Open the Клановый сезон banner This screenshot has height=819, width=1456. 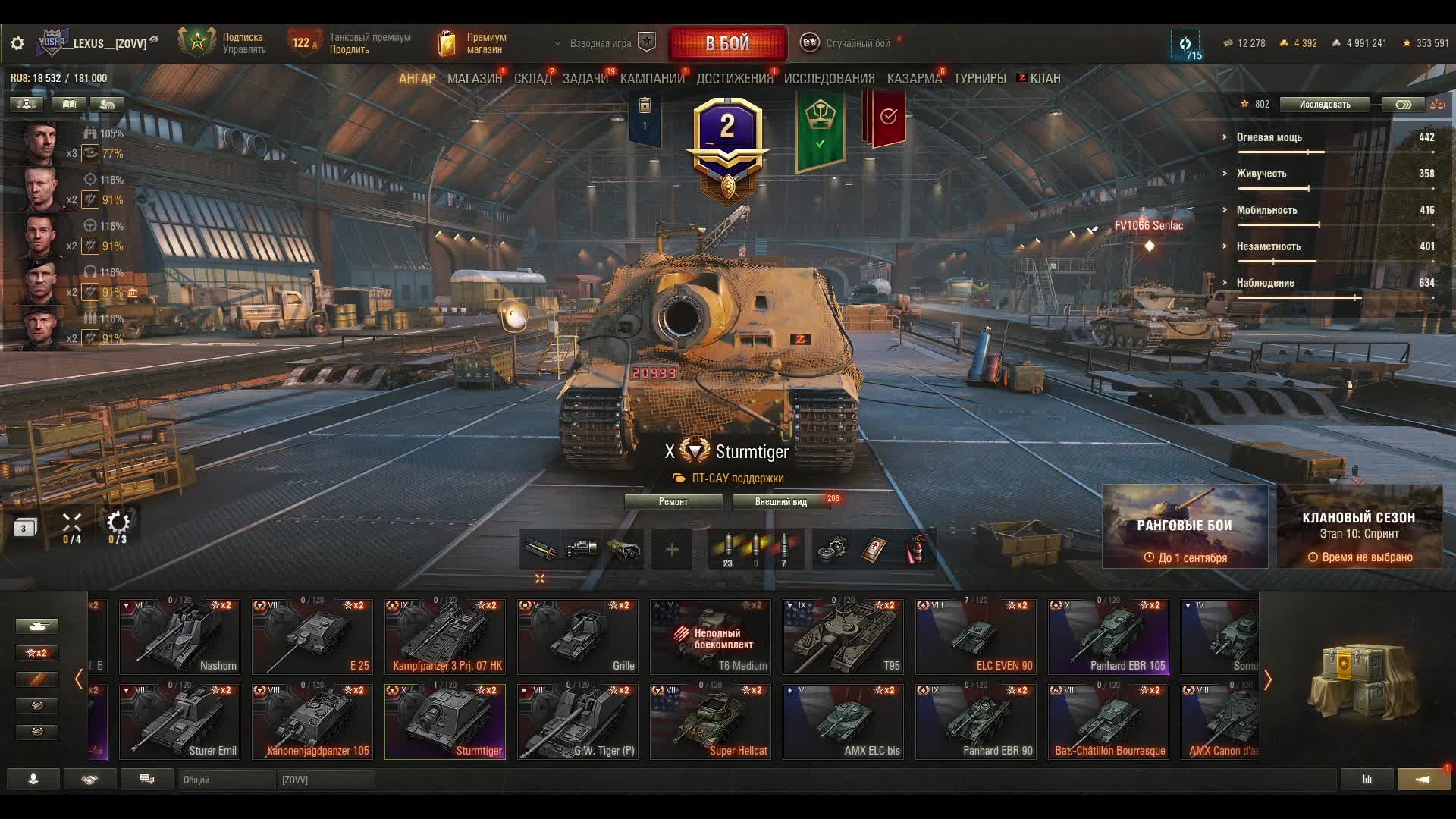click(1359, 526)
